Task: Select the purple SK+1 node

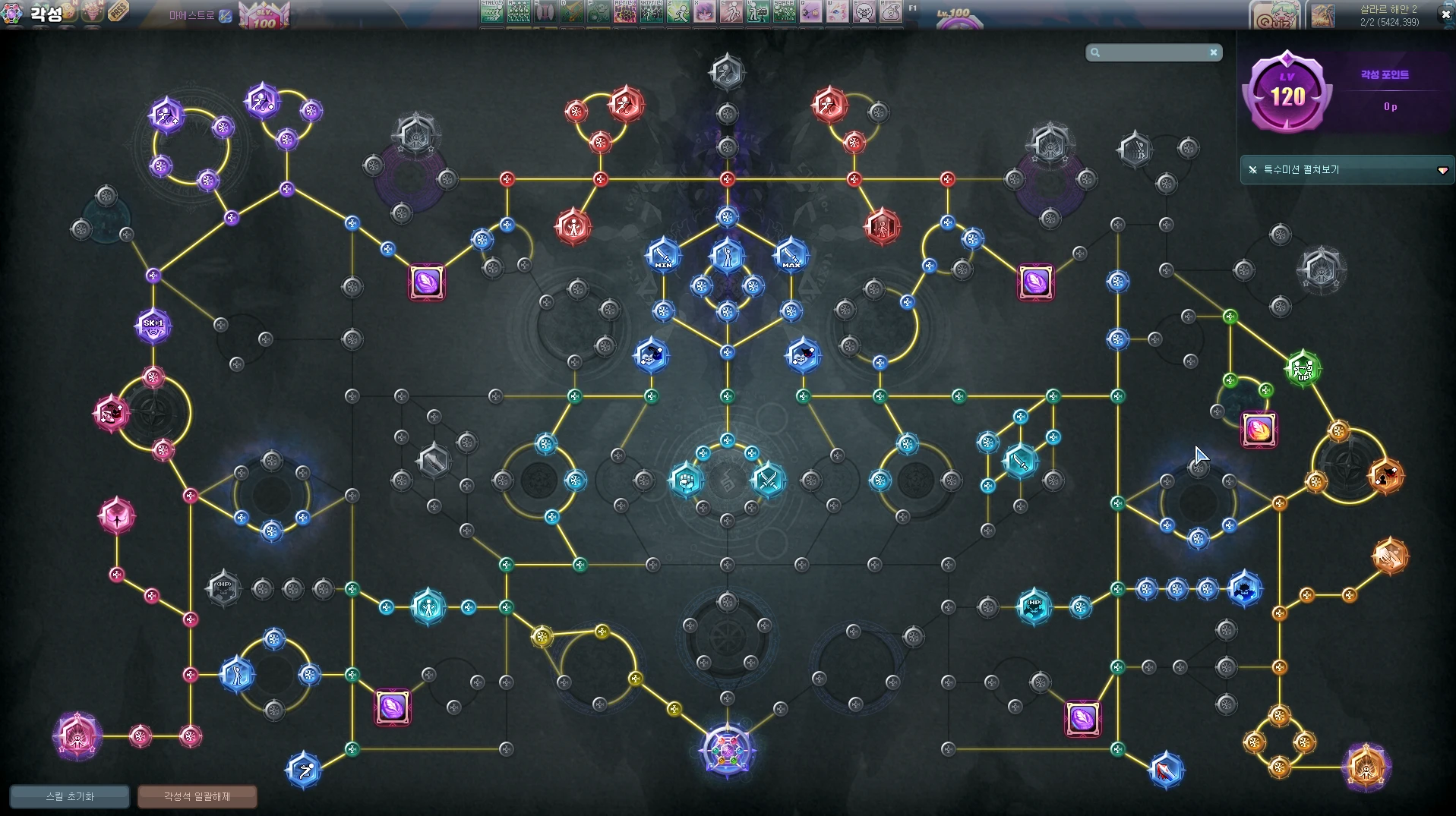Action: (153, 326)
